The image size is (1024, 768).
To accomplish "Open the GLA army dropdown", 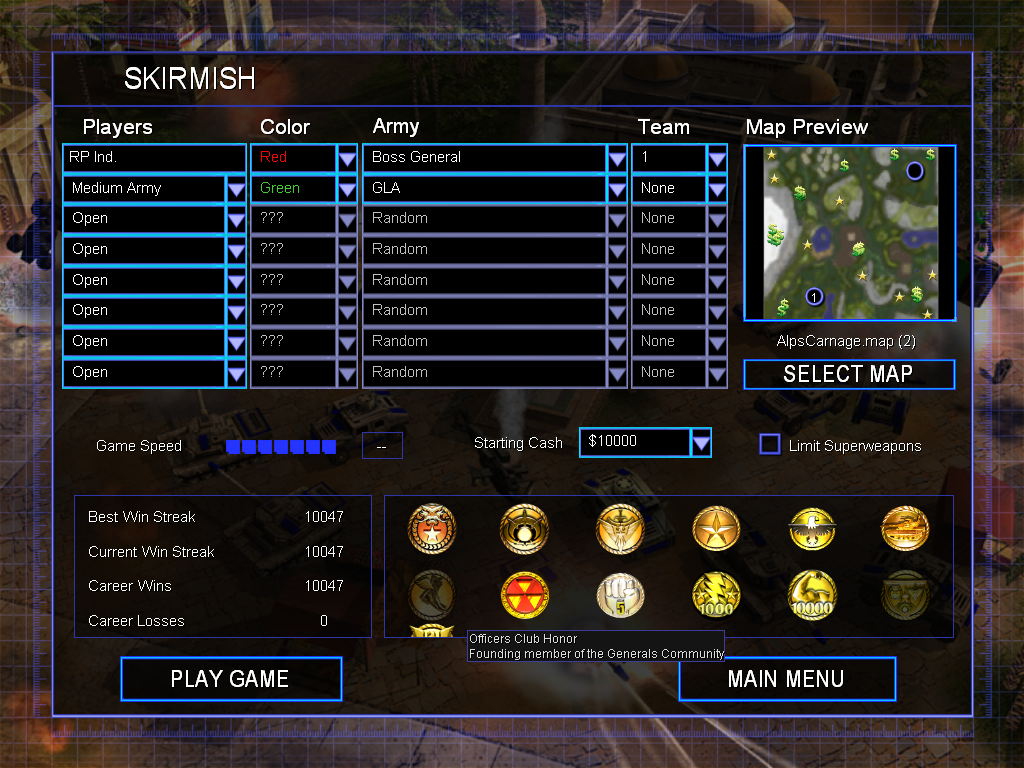I will pyautogui.click(x=617, y=188).
